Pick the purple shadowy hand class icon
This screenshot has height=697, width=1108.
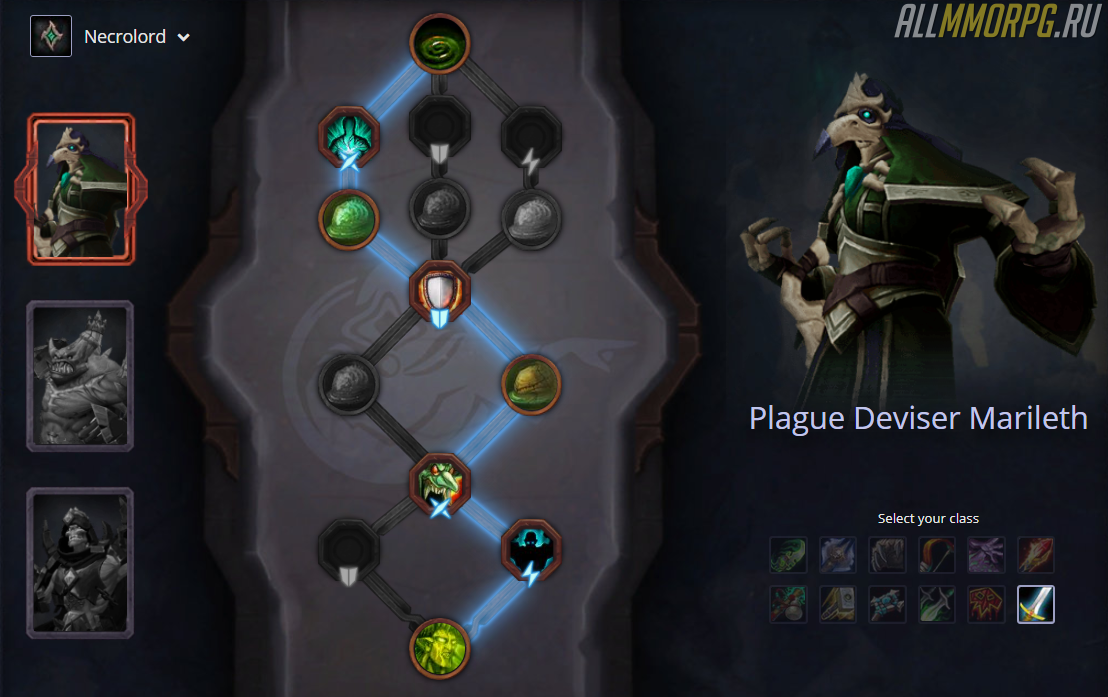tap(985, 555)
